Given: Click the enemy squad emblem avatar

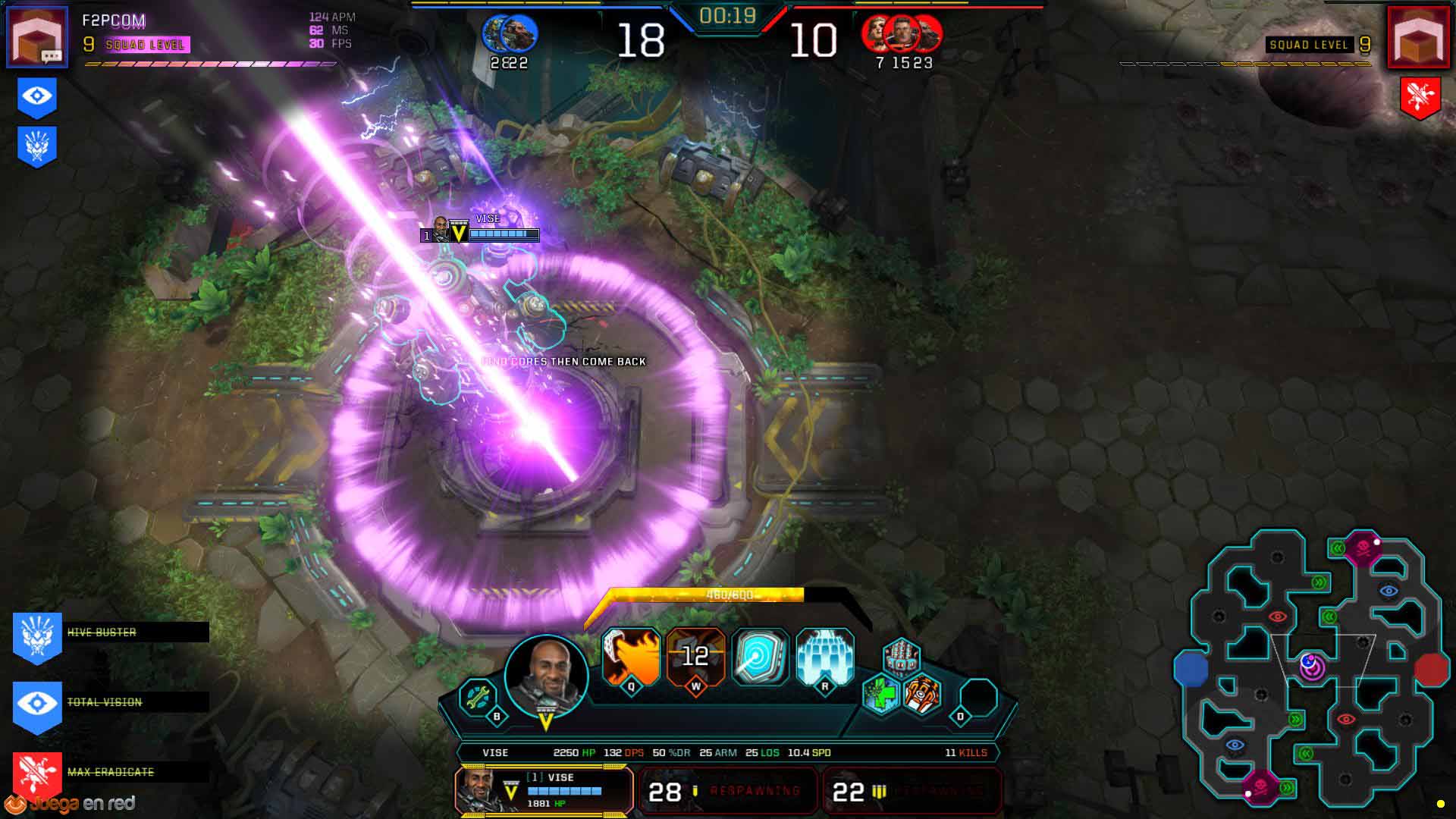Looking at the screenshot, I should pyautogui.click(x=1418, y=36).
